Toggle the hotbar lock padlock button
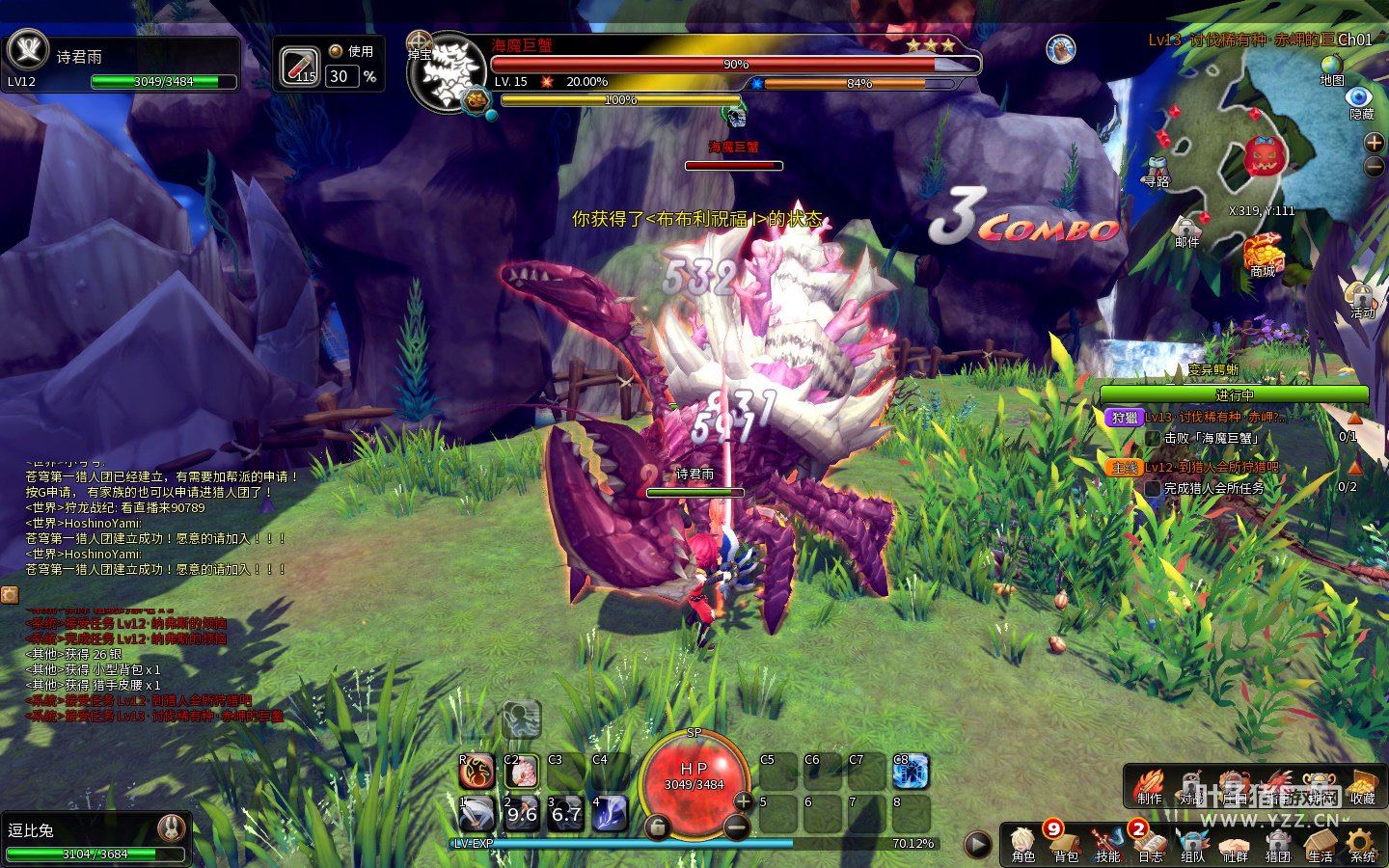Image resolution: width=1389 pixels, height=868 pixels. pyautogui.click(x=657, y=827)
